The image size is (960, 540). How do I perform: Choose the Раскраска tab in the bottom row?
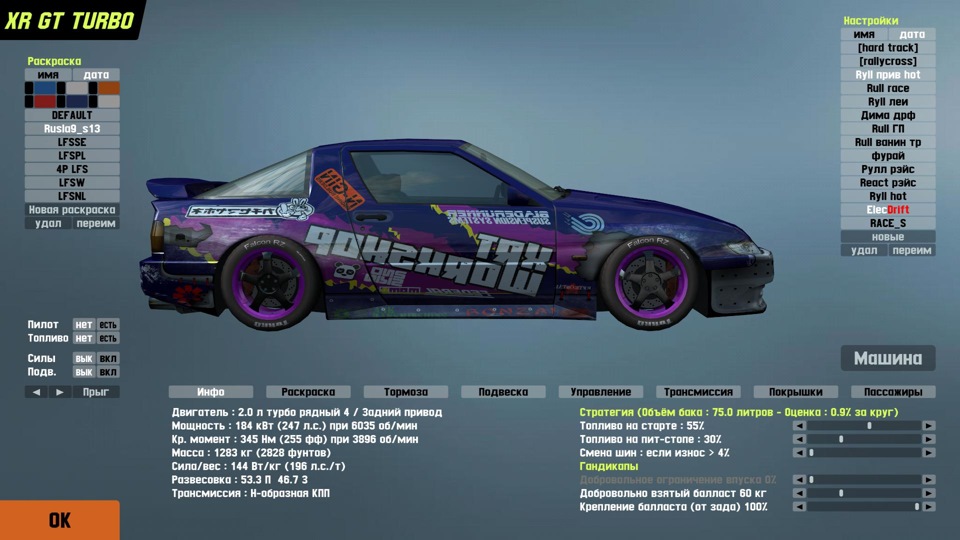308,392
